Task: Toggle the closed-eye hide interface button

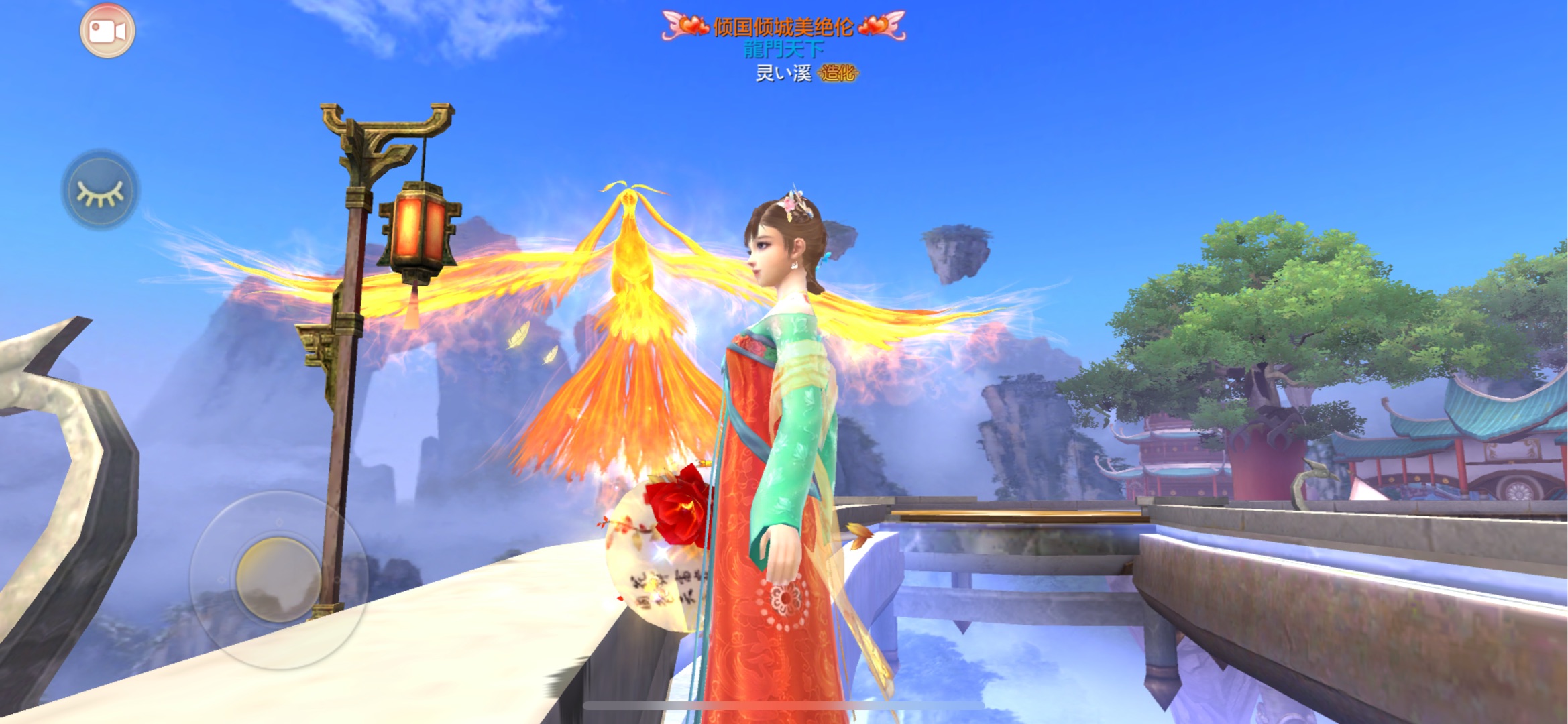Action: tap(101, 190)
